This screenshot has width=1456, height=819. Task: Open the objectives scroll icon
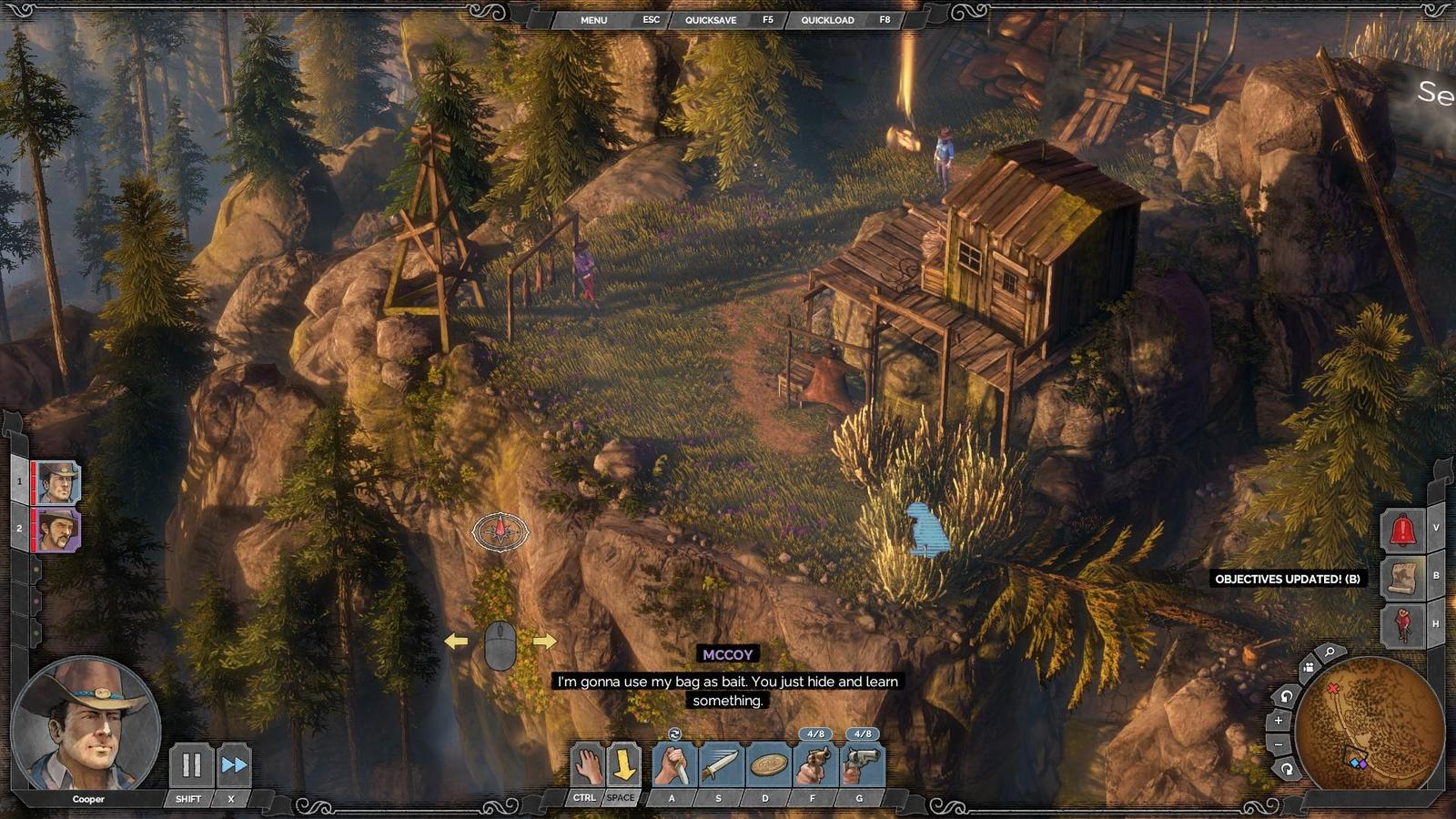pos(1402,578)
